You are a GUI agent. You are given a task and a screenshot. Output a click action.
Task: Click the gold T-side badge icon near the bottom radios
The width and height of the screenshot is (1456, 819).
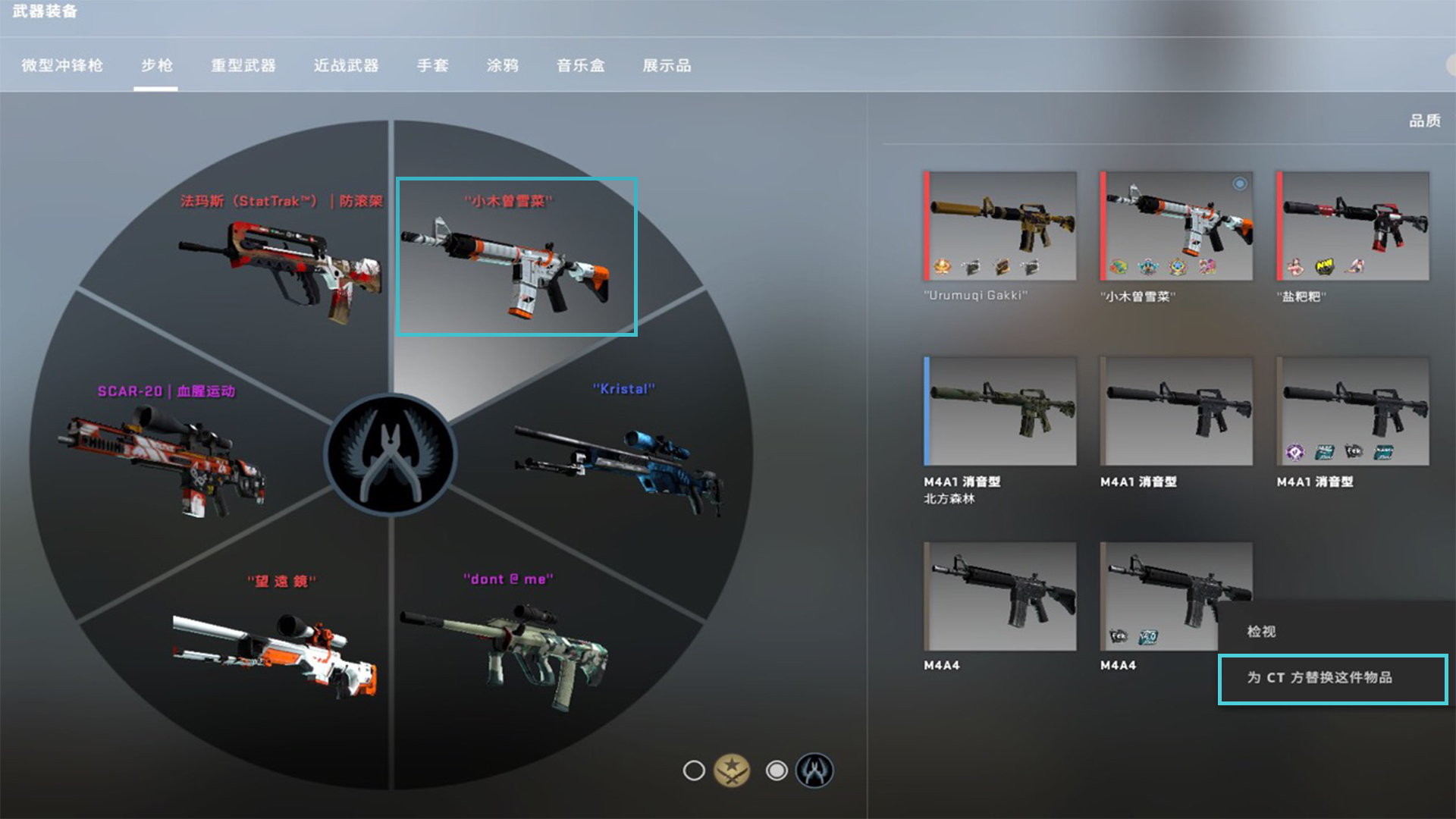pyautogui.click(x=732, y=770)
